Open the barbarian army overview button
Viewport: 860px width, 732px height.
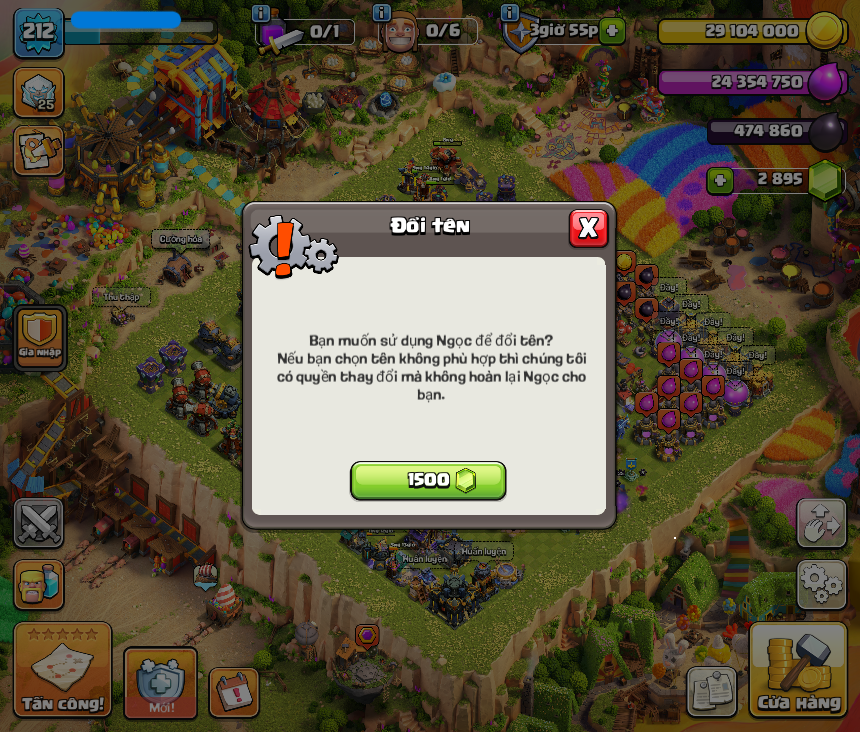(x=39, y=583)
